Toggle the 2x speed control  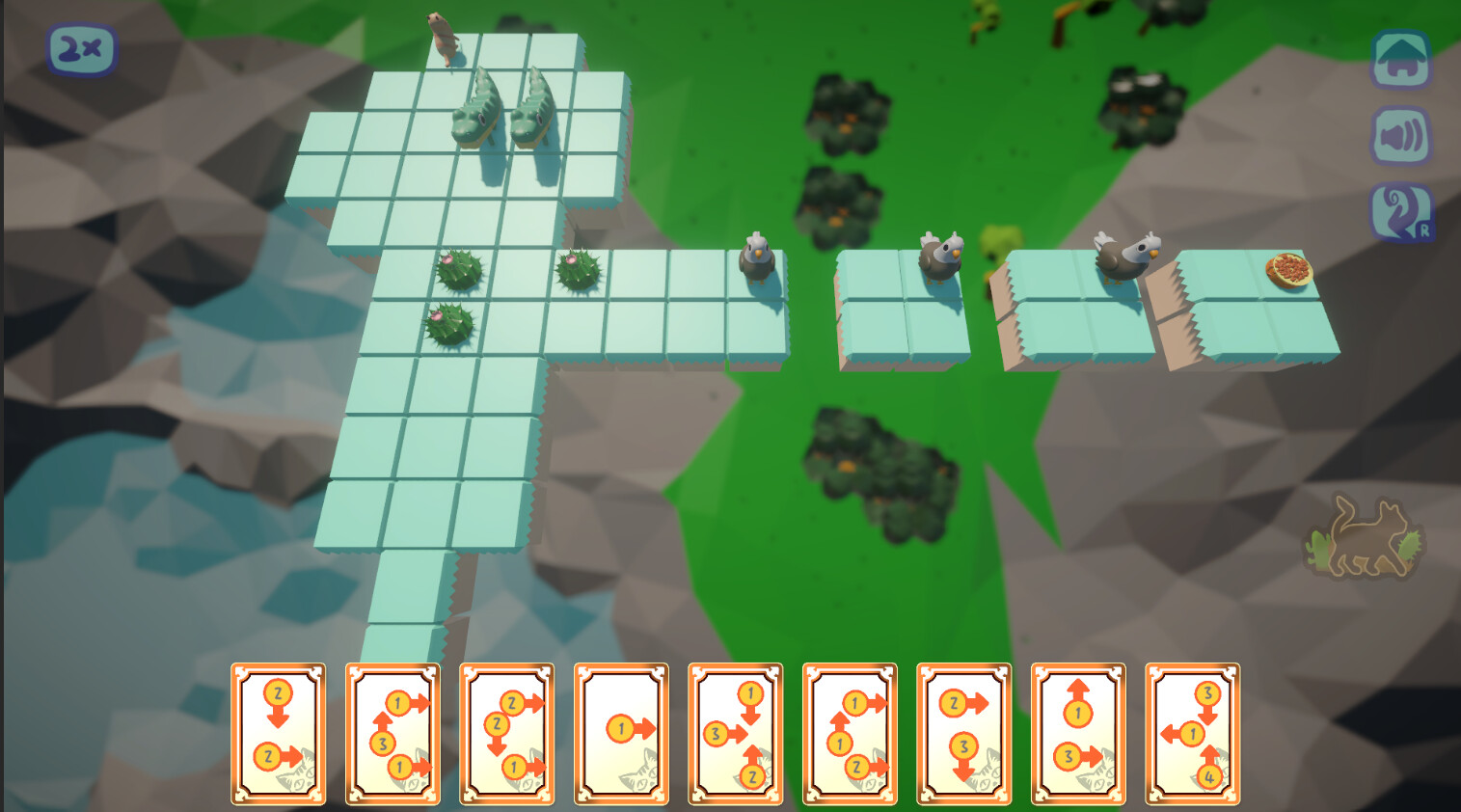81,46
